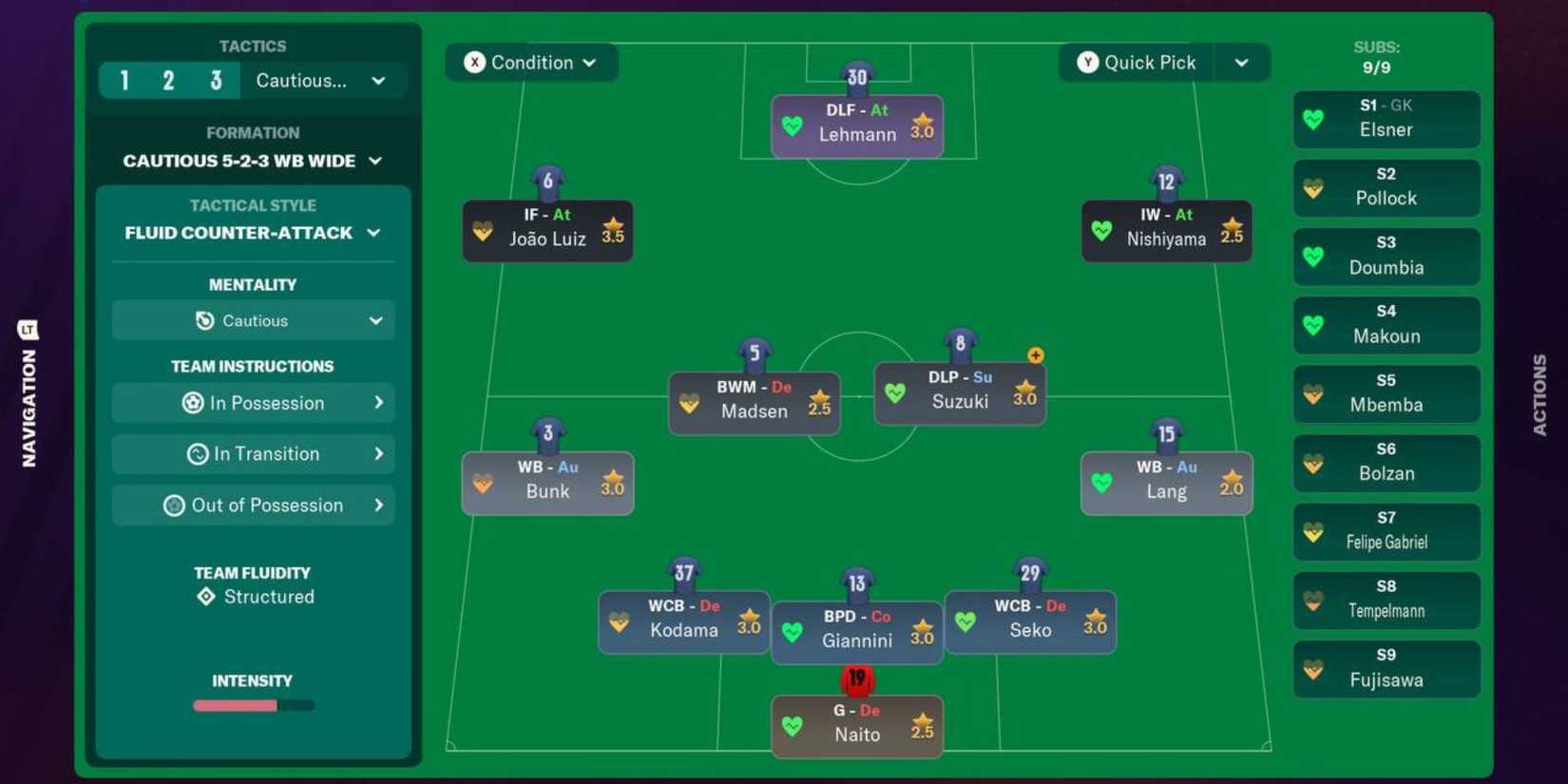This screenshot has height=784, width=1568.
Task: Click the Out of Possession icon
Action: click(174, 505)
